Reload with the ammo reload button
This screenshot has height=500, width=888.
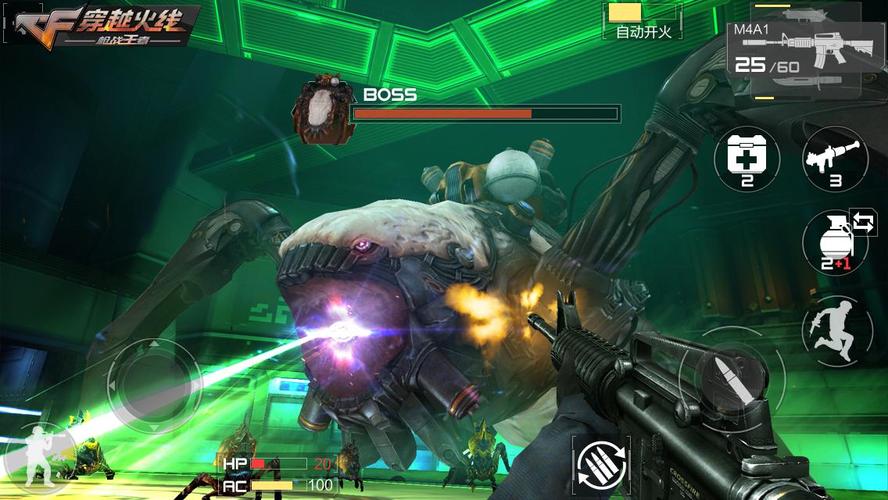coord(599,463)
